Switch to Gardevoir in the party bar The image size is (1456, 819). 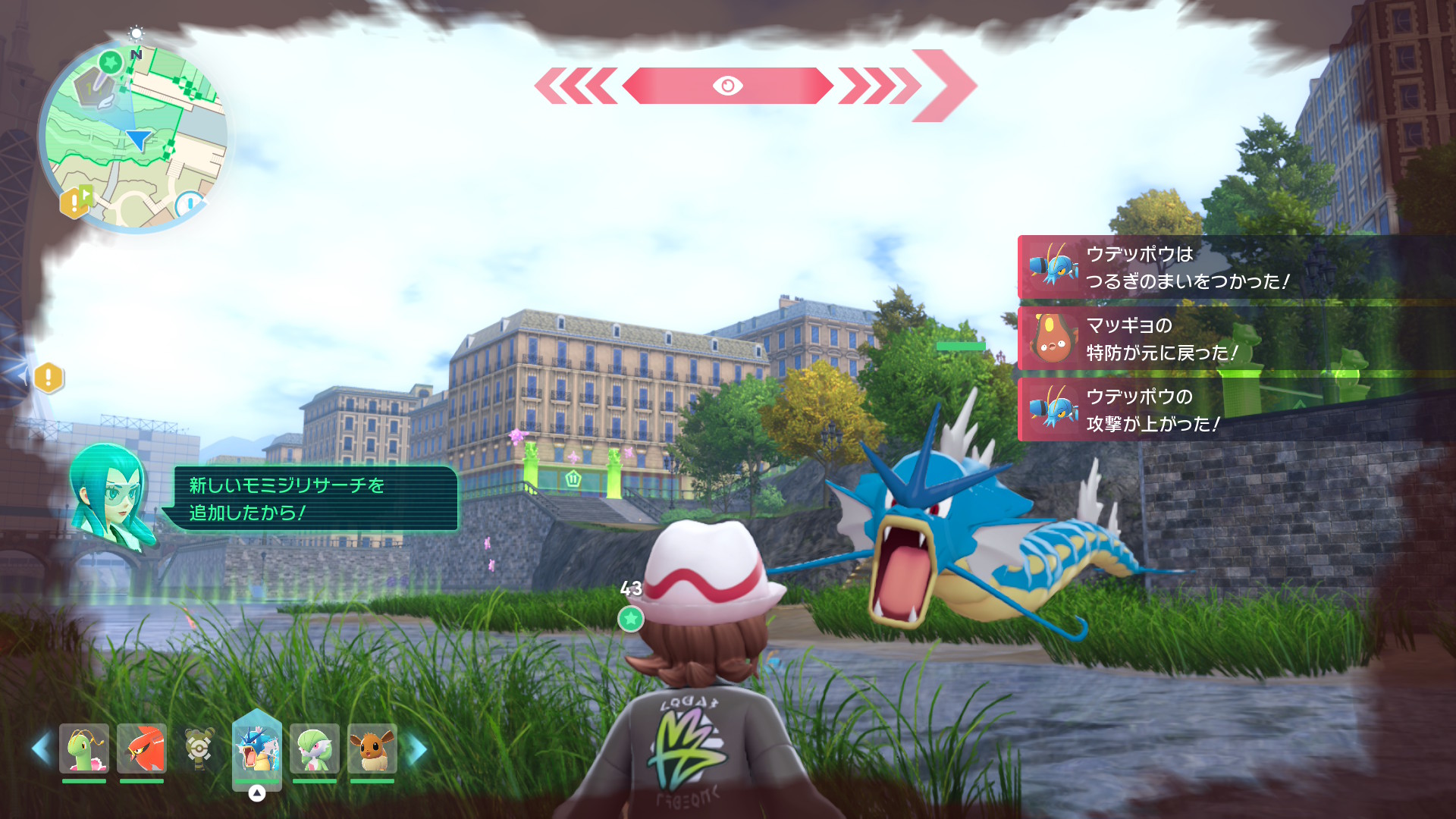(315, 748)
